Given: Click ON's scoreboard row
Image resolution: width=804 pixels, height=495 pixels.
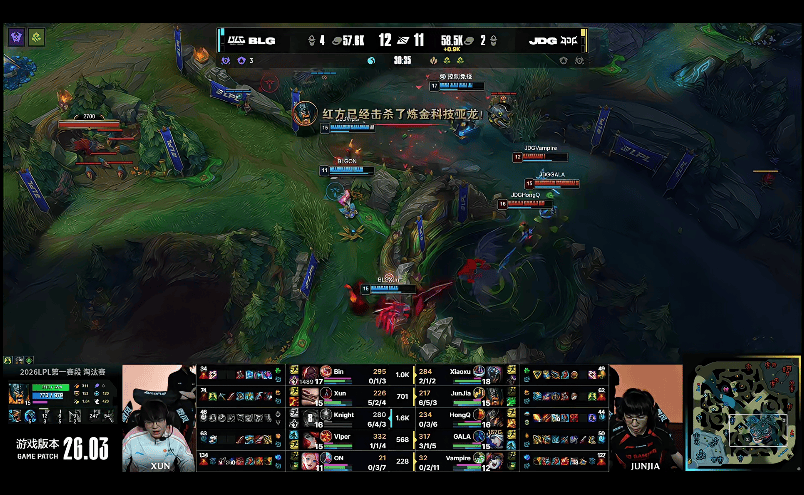Looking at the screenshot, I should coord(343,460).
